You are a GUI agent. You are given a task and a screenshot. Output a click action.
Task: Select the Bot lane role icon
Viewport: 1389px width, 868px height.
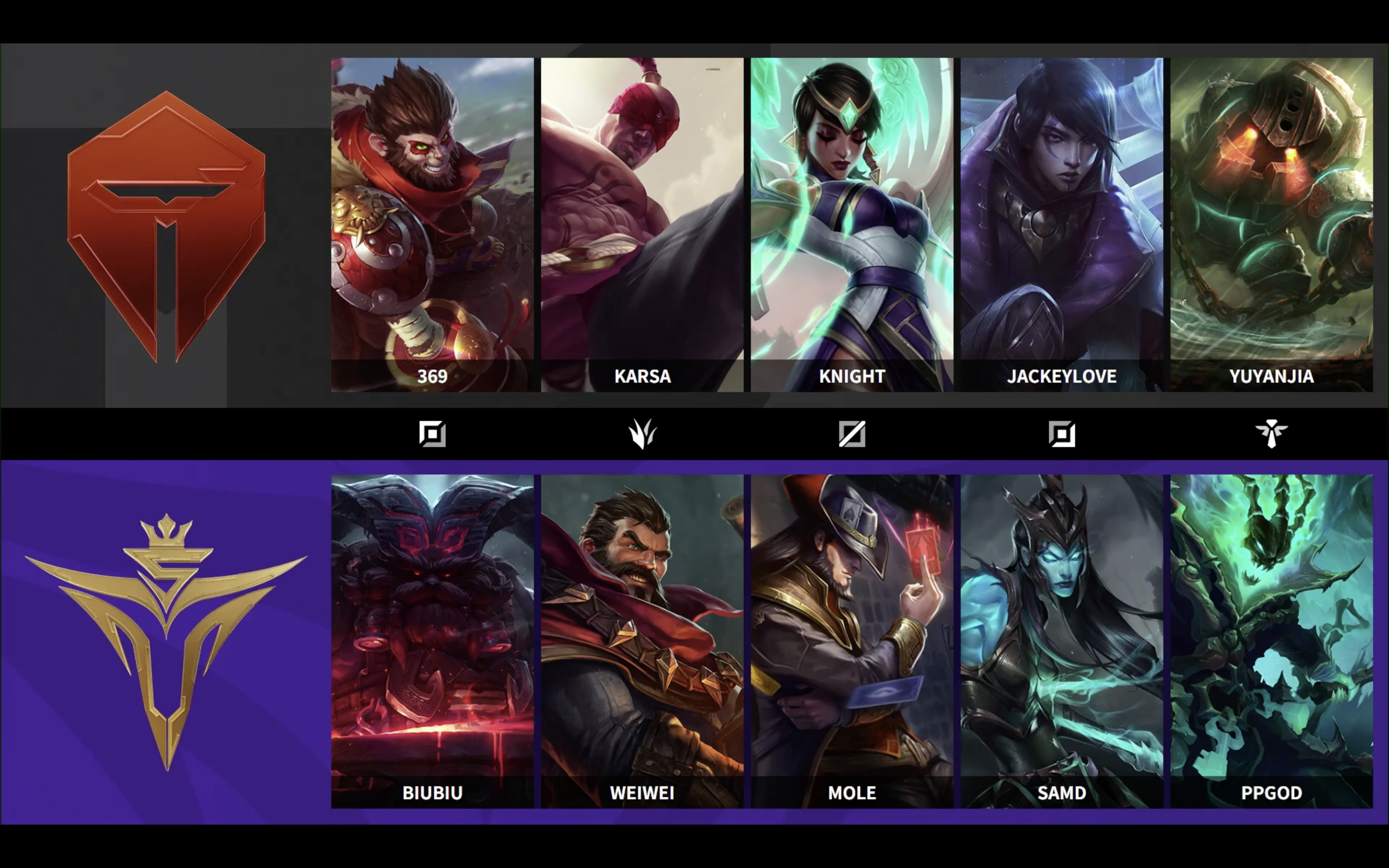(1062, 434)
